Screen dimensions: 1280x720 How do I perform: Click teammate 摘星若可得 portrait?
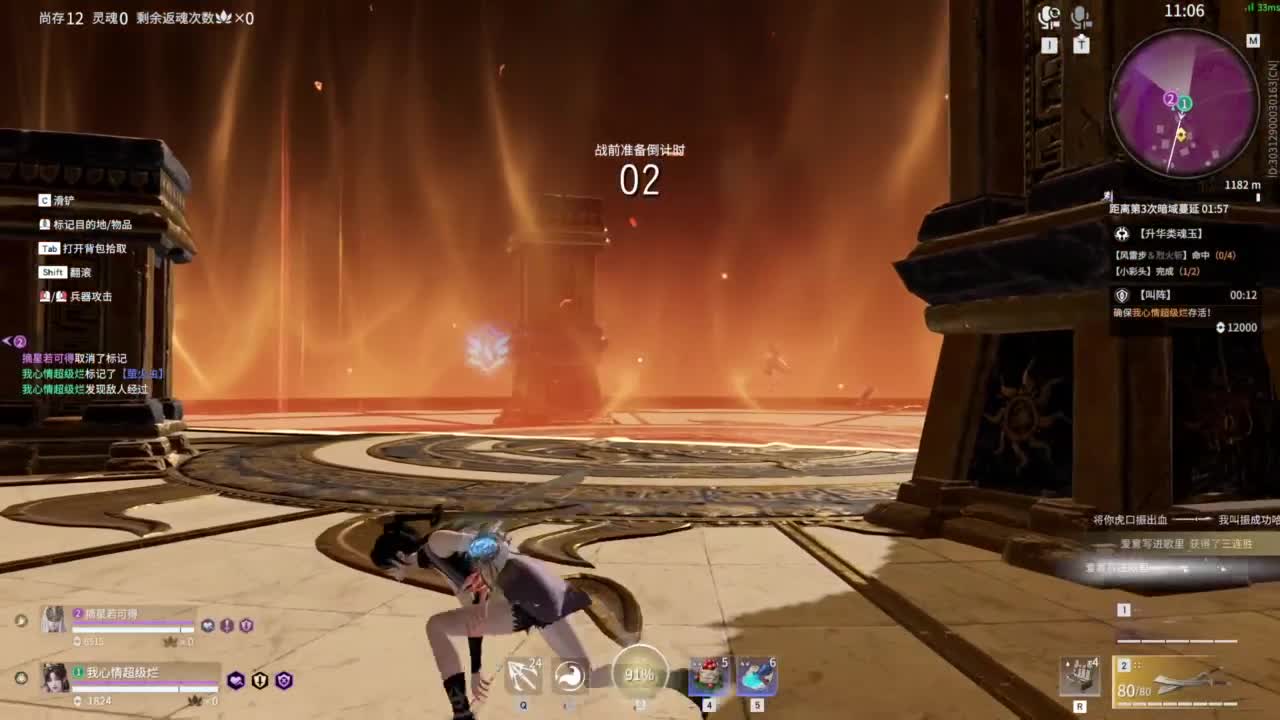[x=53, y=621]
